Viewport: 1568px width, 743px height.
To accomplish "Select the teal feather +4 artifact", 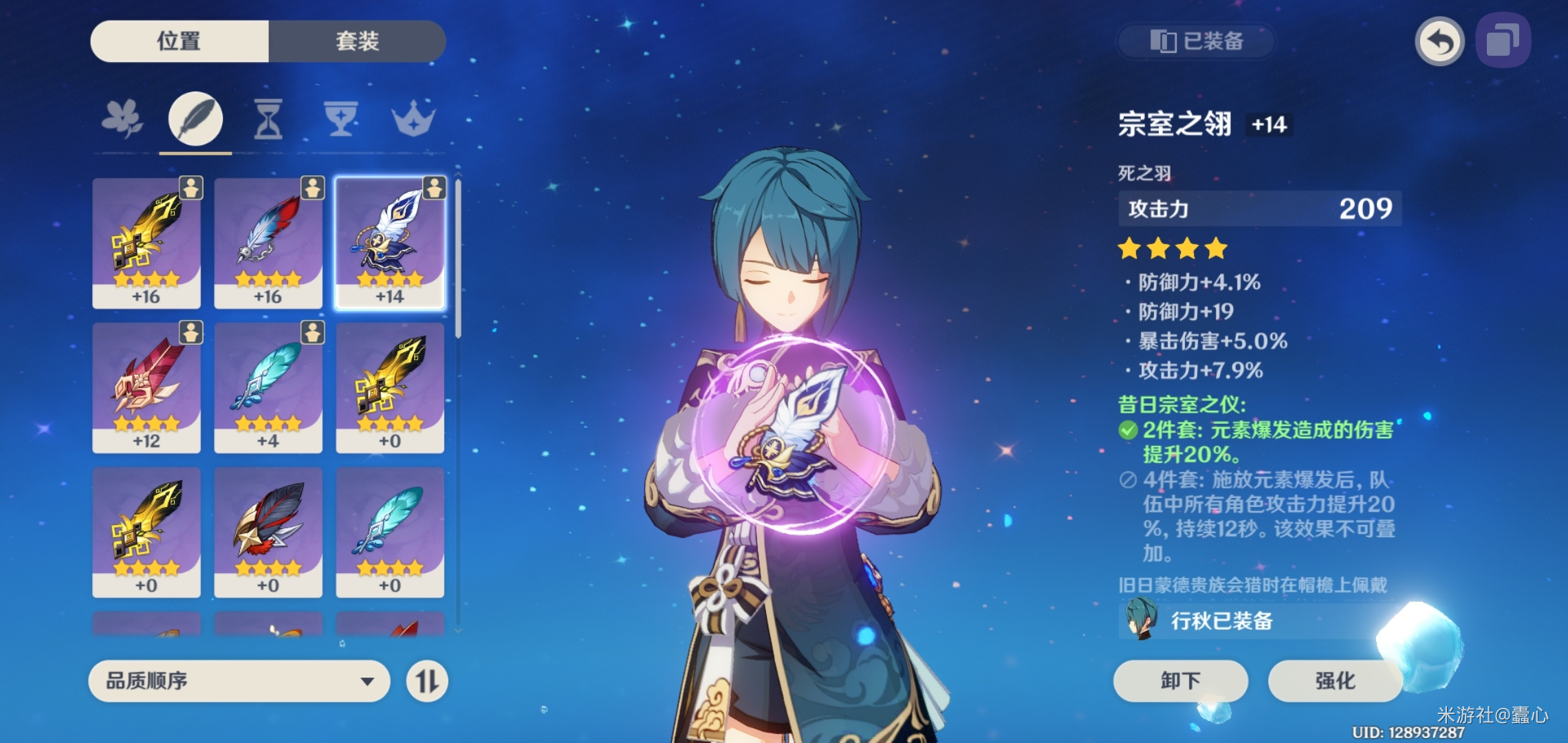I will [x=268, y=387].
